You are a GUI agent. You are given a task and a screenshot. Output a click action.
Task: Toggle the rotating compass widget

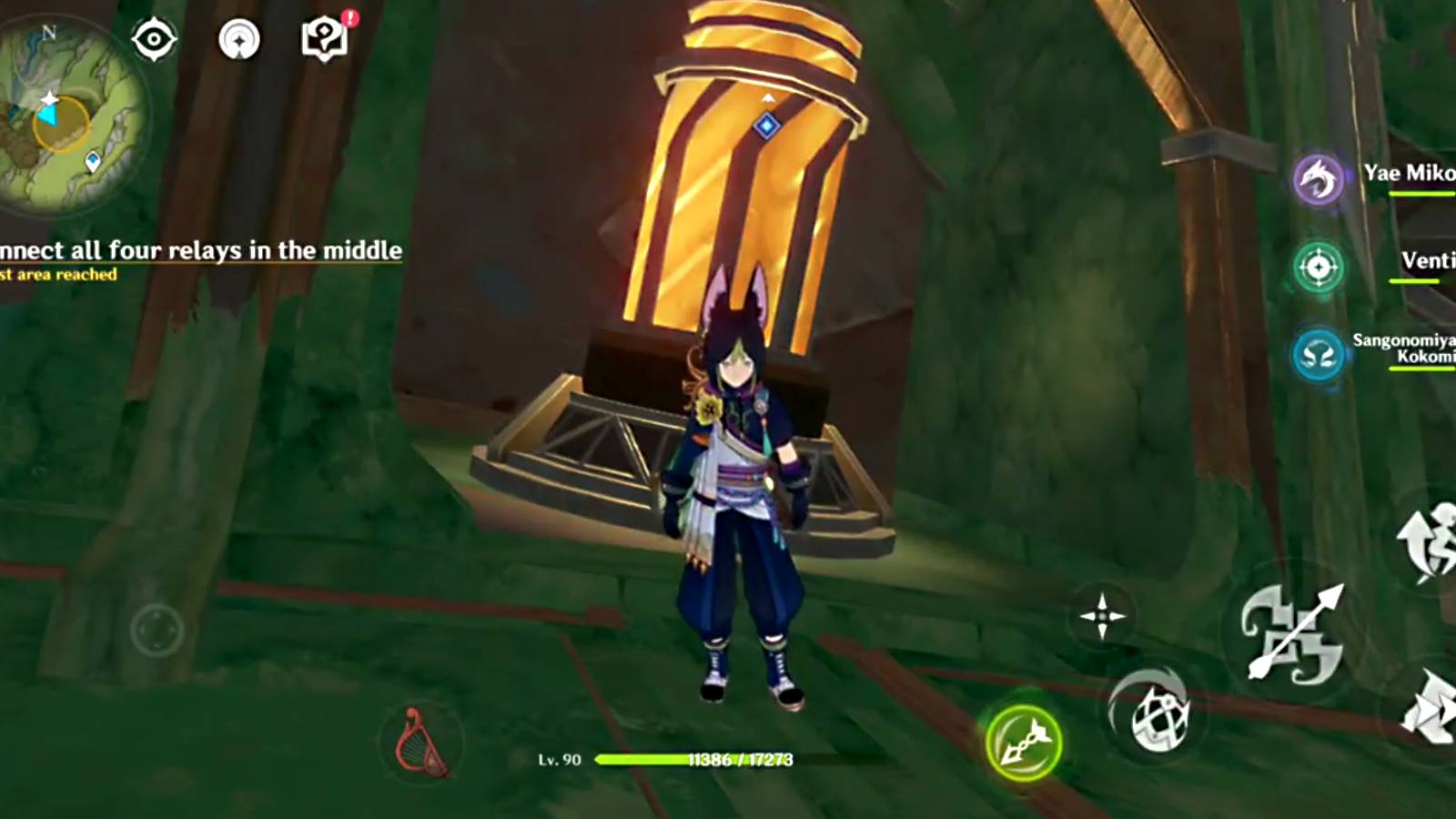(238, 38)
